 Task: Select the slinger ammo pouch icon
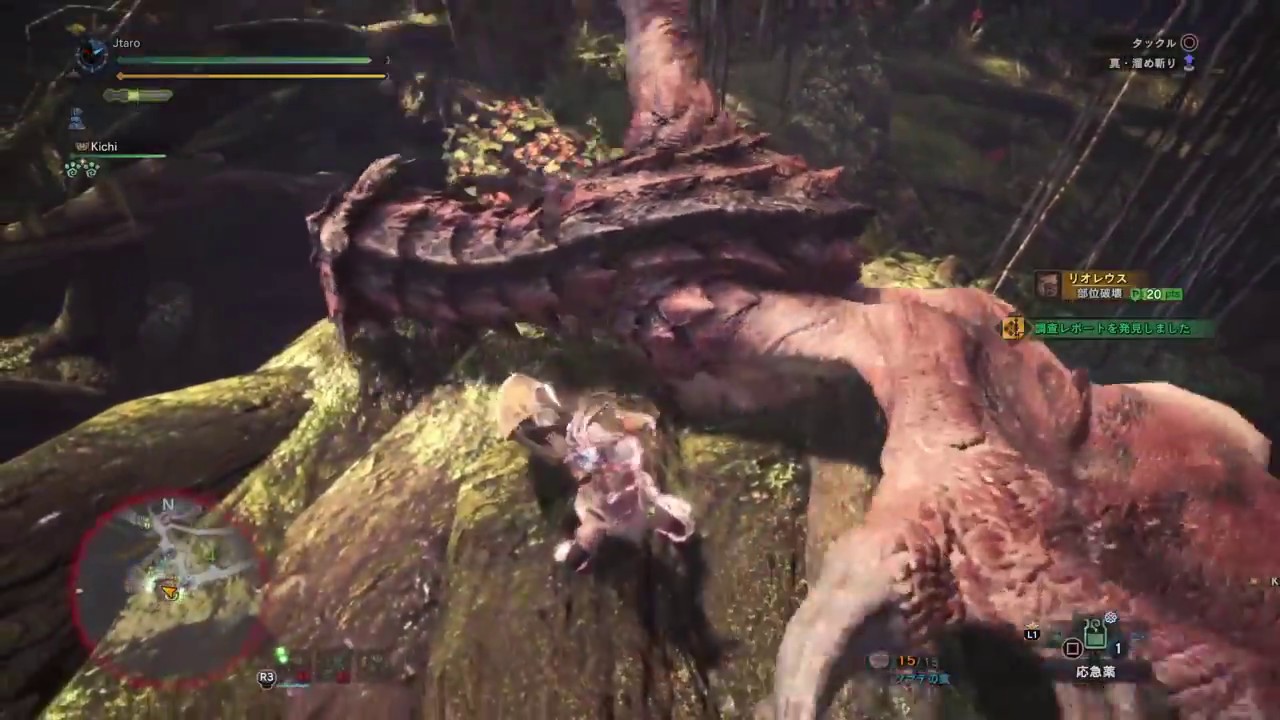[878, 660]
